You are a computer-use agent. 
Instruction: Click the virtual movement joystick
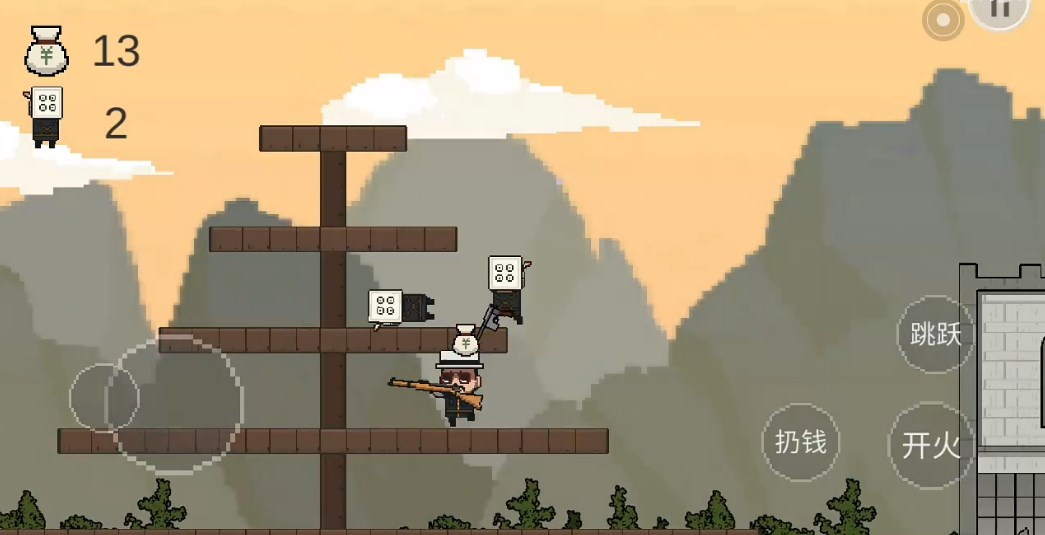(104, 398)
